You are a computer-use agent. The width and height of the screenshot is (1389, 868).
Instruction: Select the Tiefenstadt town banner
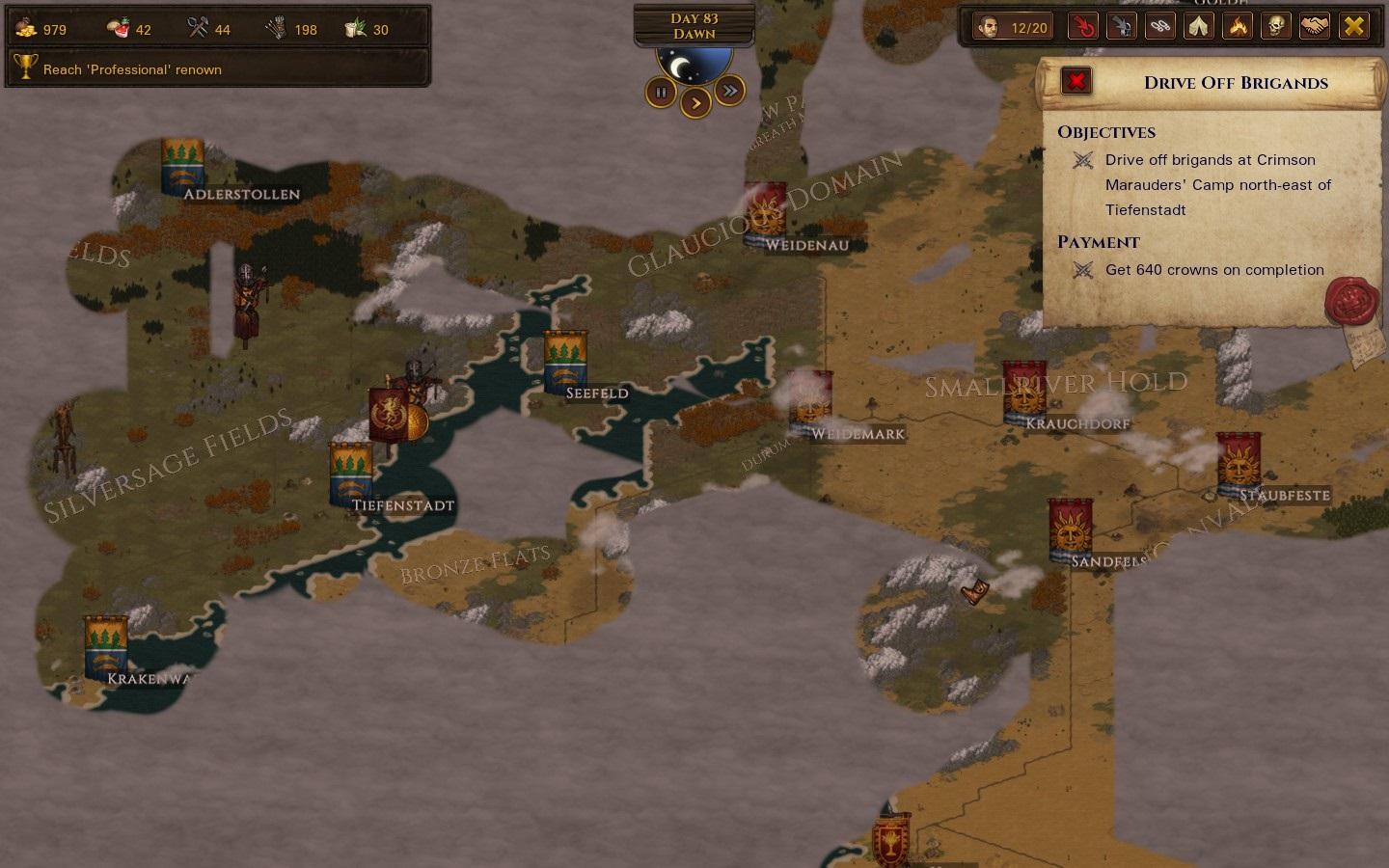(x=350, y=473)
